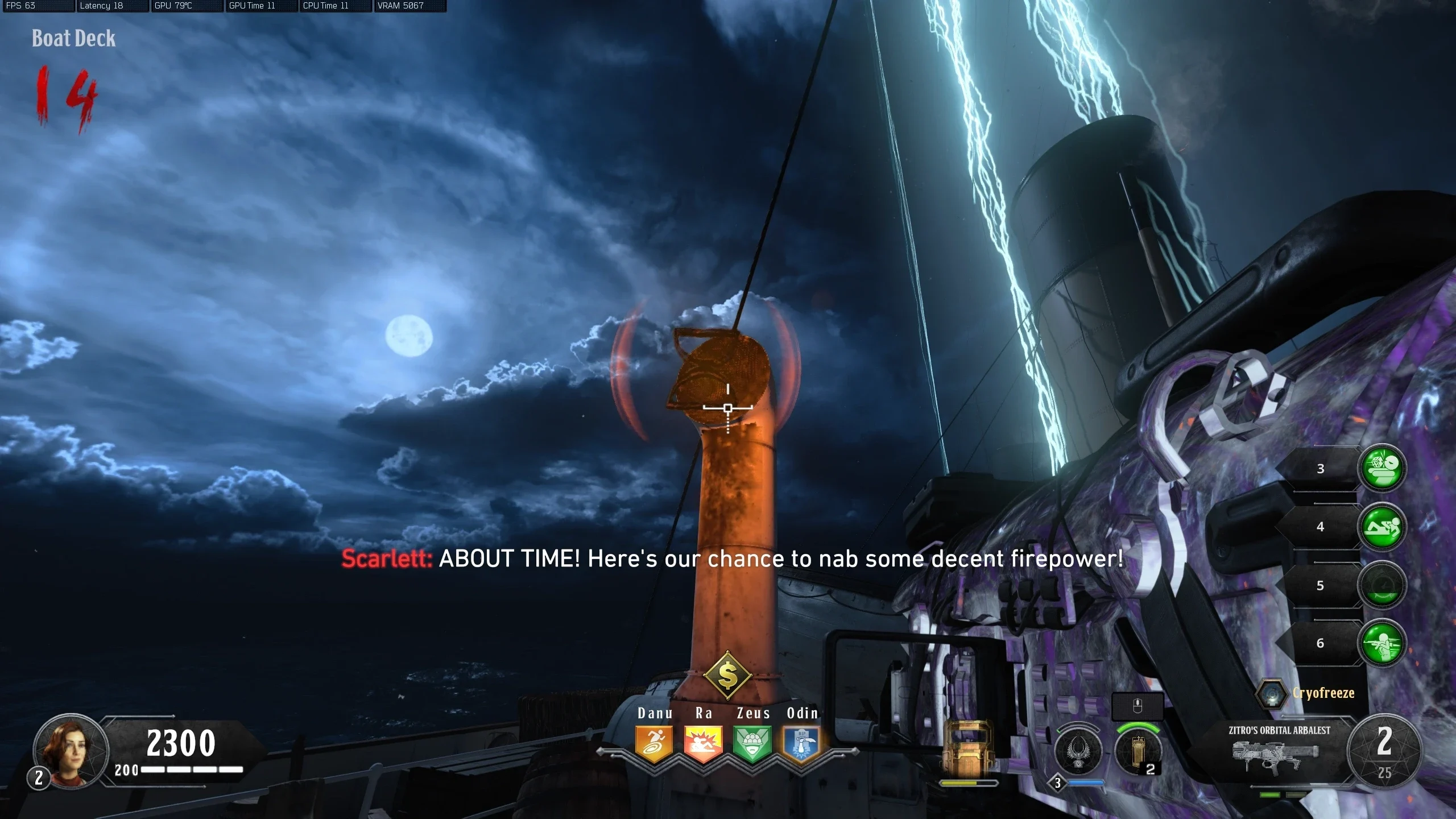Use the crawling figure elixir in slot 4
This screenshot has height=819, width=1456.
click(1382, 527)
